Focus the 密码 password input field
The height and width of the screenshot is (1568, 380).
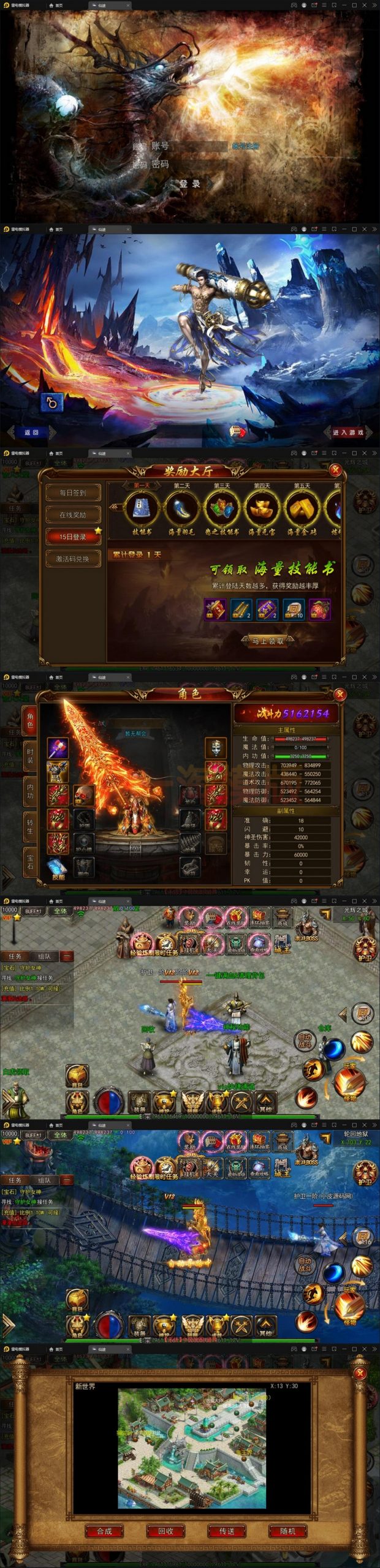[x=197, y=164]
